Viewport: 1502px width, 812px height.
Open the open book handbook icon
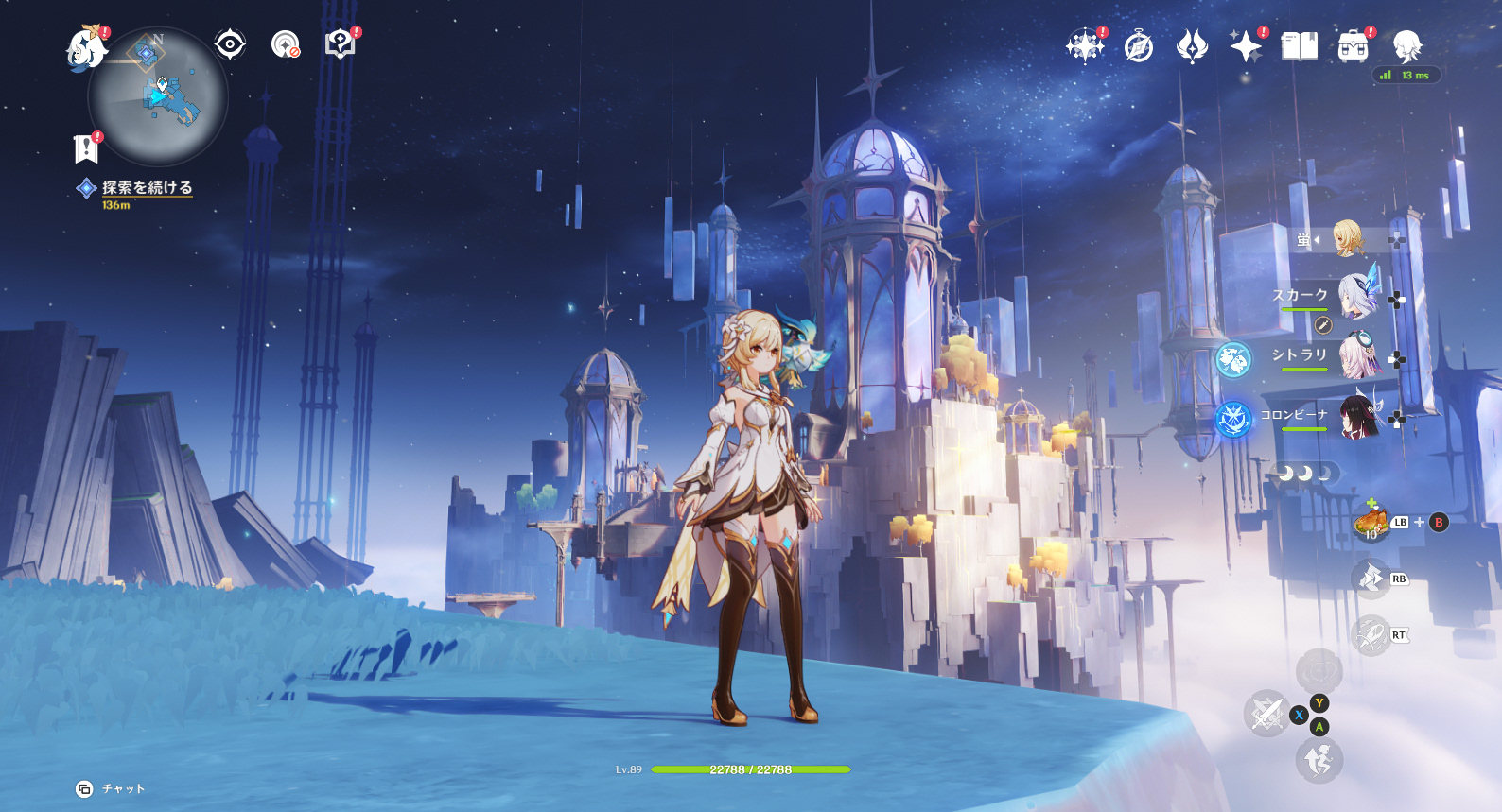[1300, 45]
